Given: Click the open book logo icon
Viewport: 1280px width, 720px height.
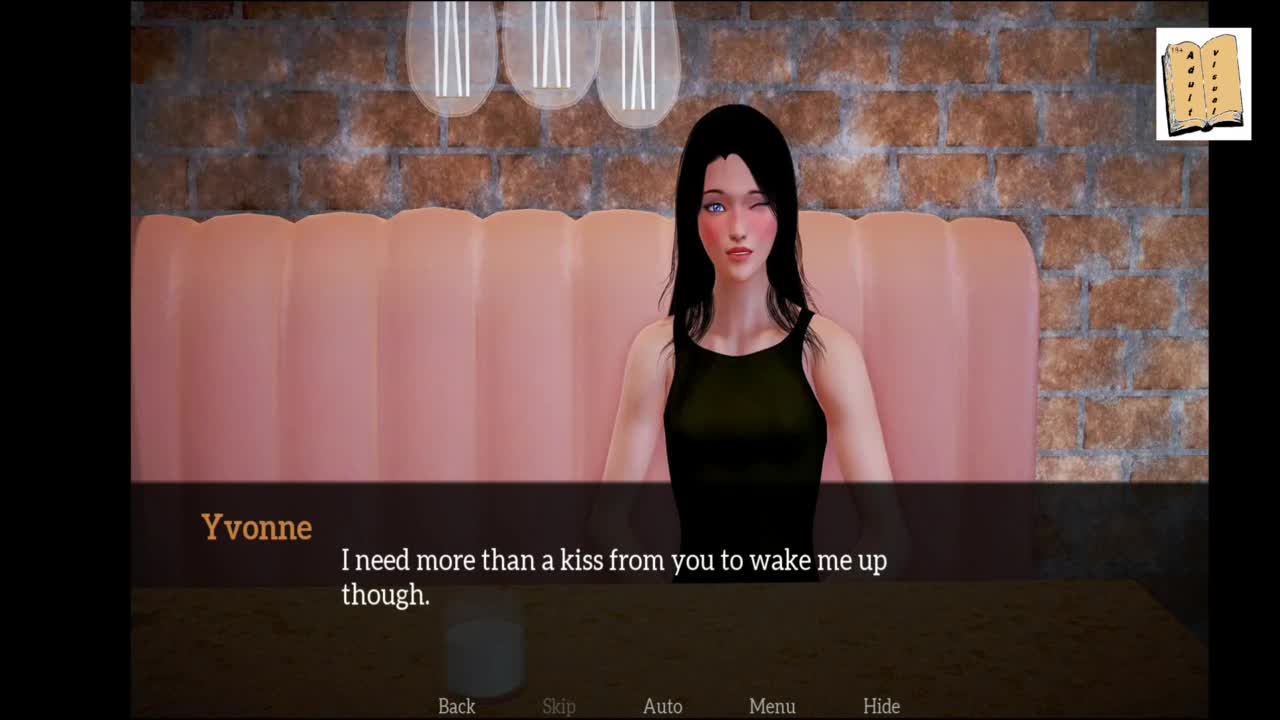Looking at the screenshot, I should pyautogui.click(x=1203, y=84).
